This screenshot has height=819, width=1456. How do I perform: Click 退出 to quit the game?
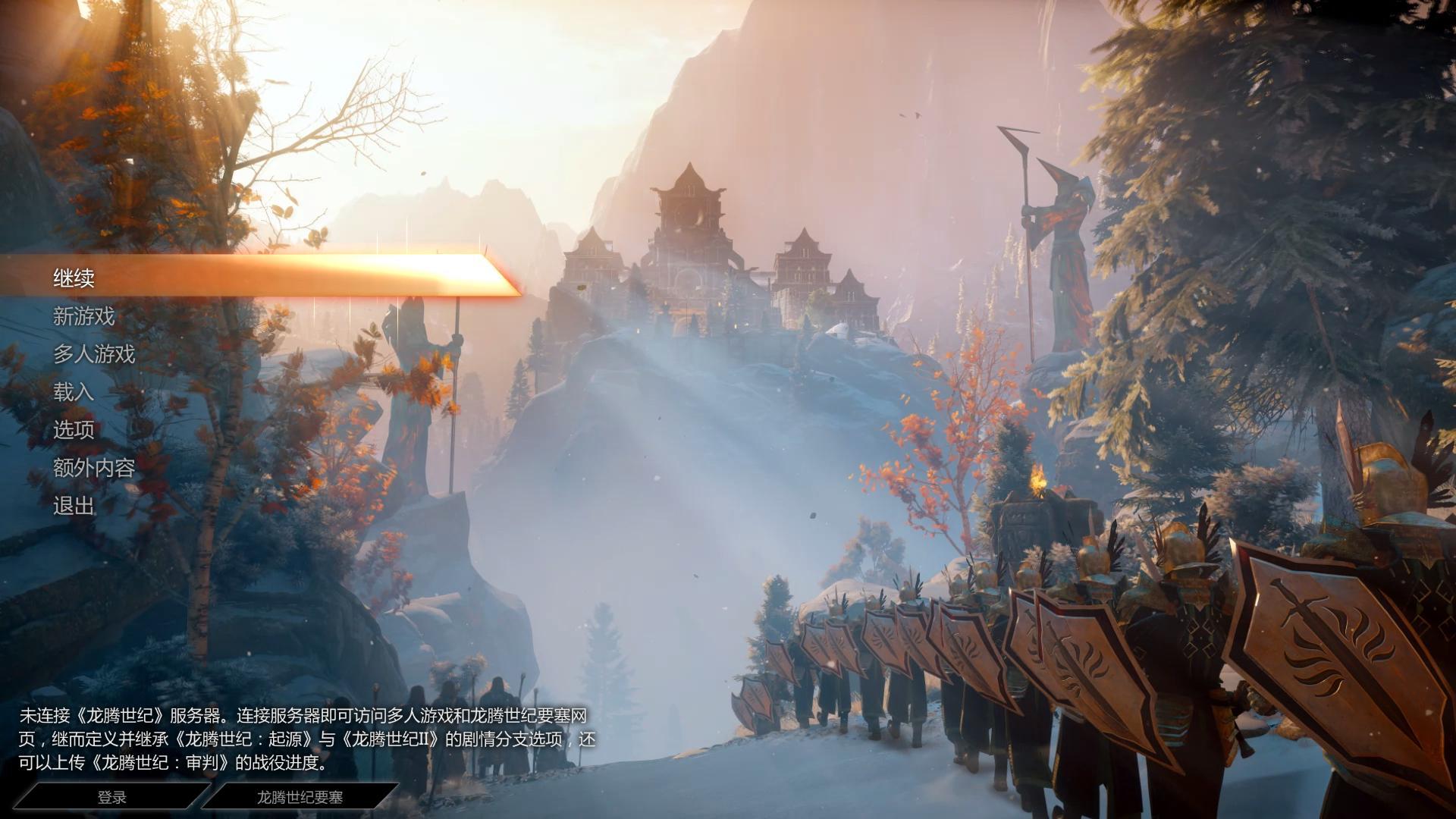[x=74, y=506]
